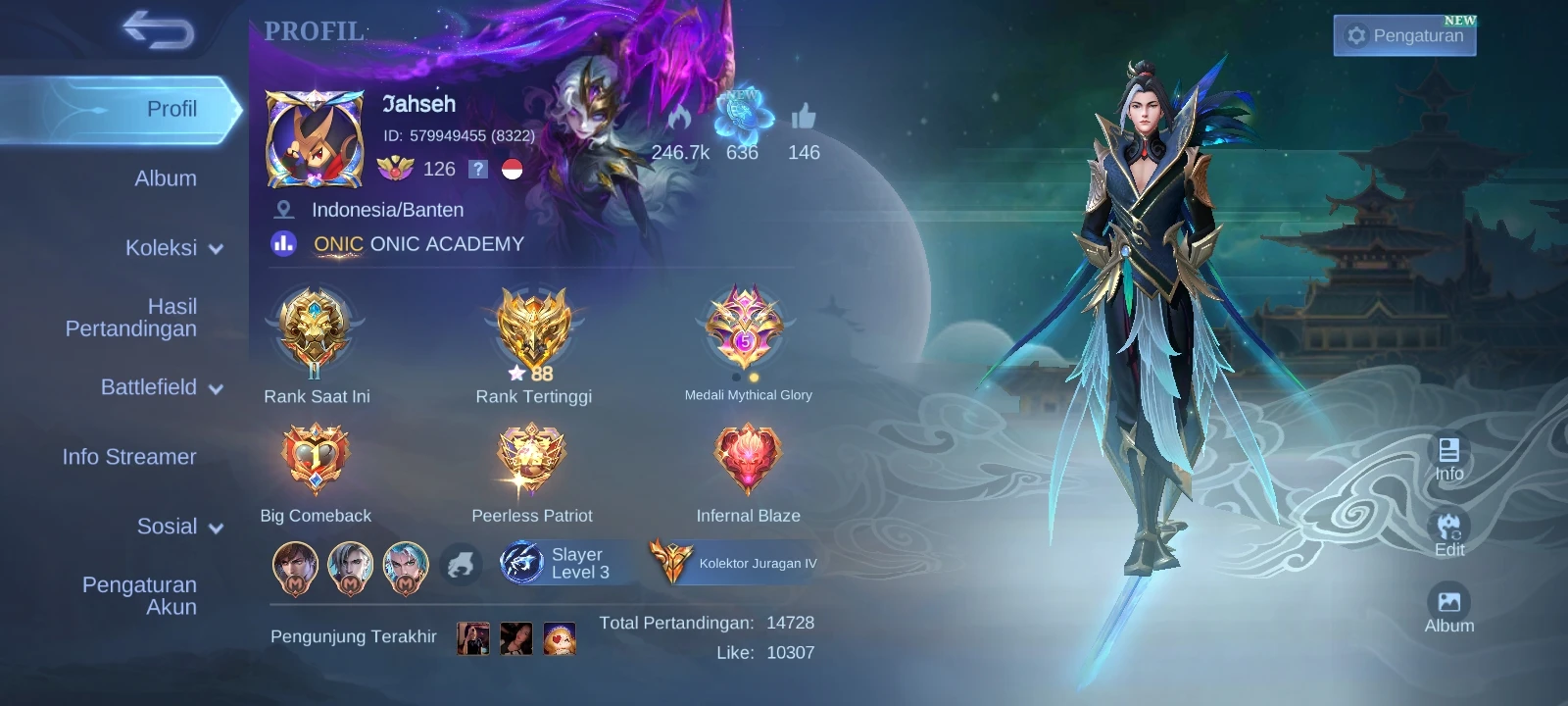Click the hero Edit button

click(x=1448, y=534)
